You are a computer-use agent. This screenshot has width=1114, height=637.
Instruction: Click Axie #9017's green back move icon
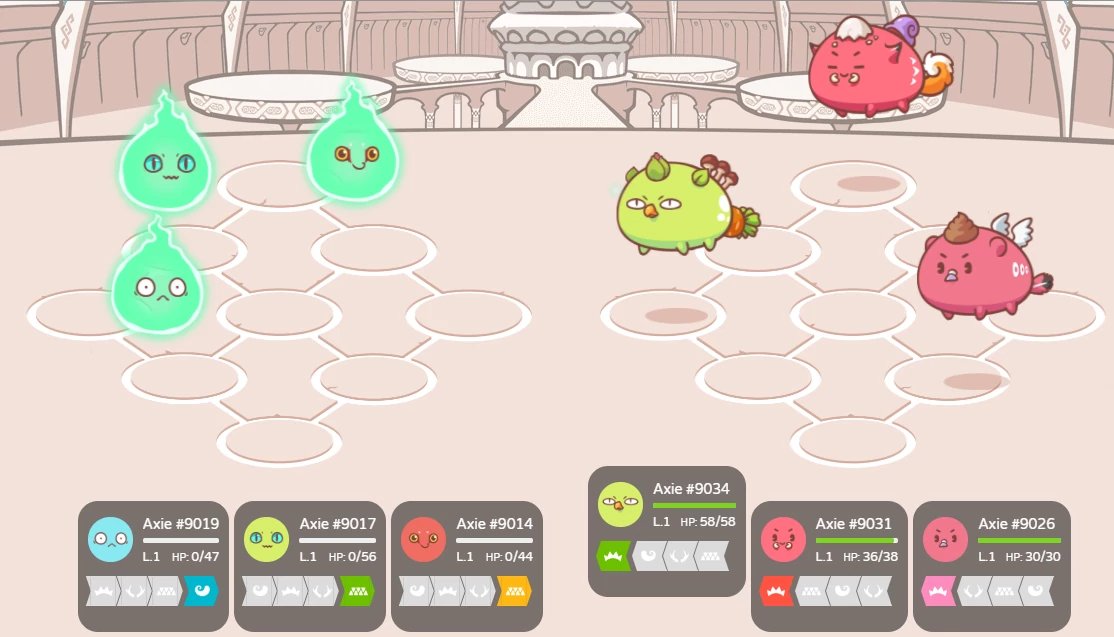coord(357,591)
